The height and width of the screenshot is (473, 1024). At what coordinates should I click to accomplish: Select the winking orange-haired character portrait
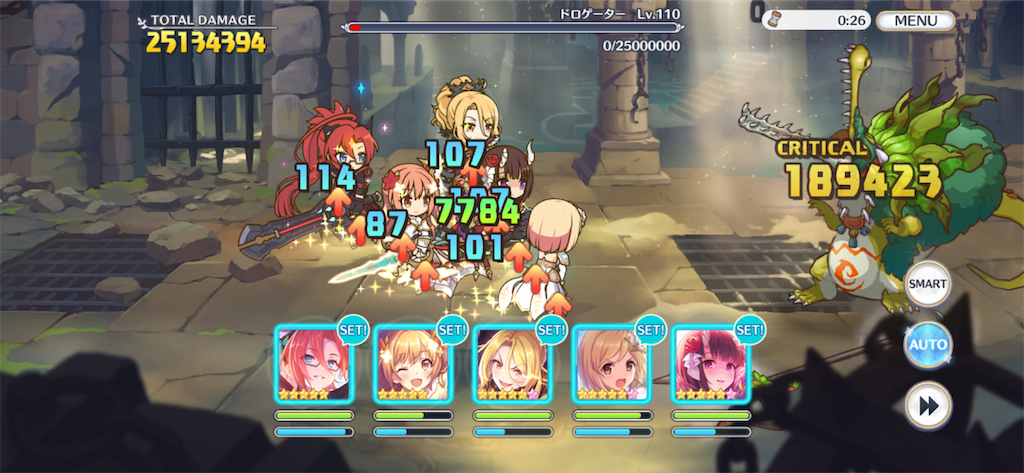412,364
